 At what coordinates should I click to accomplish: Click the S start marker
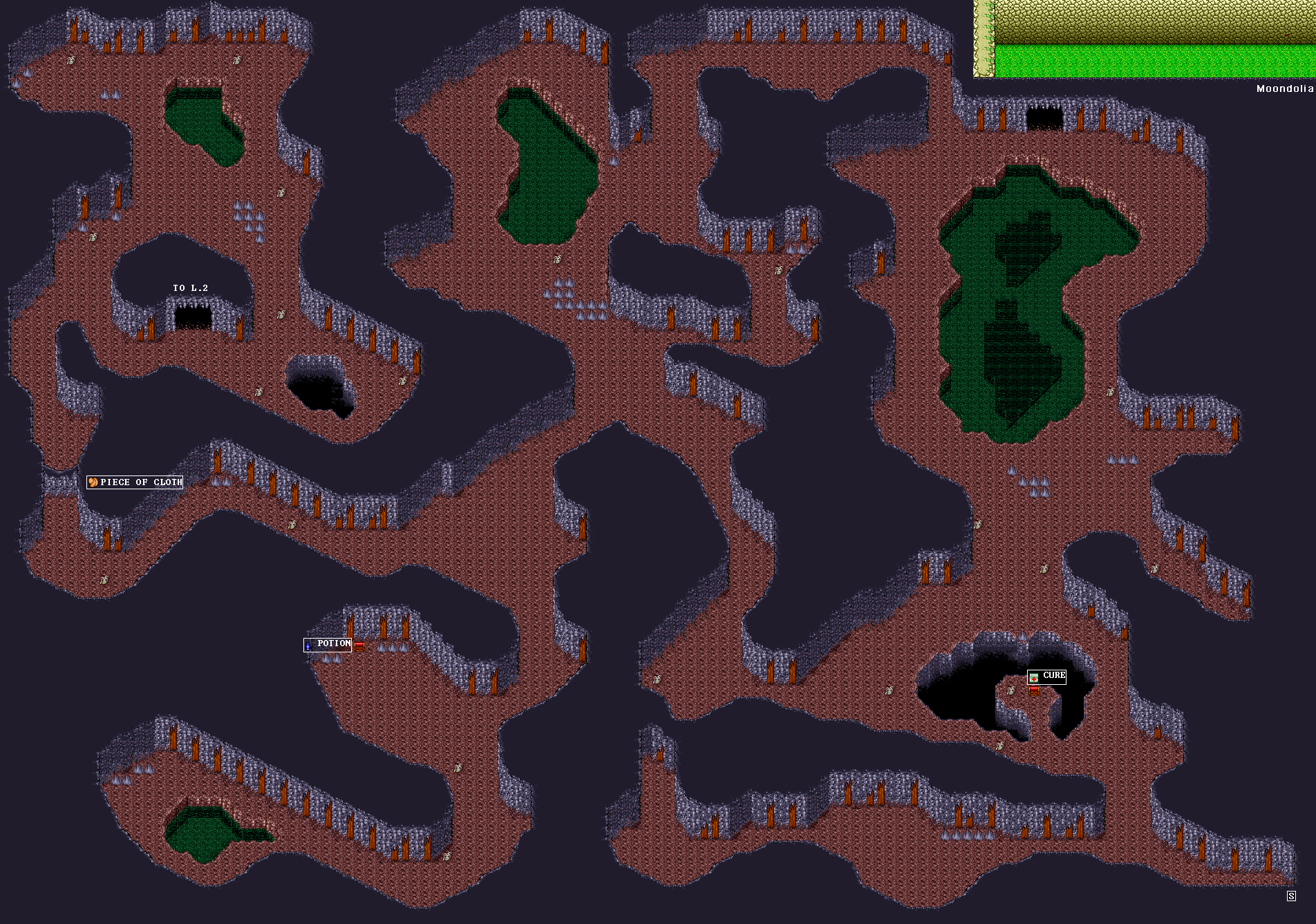(x=1291, y=896)
